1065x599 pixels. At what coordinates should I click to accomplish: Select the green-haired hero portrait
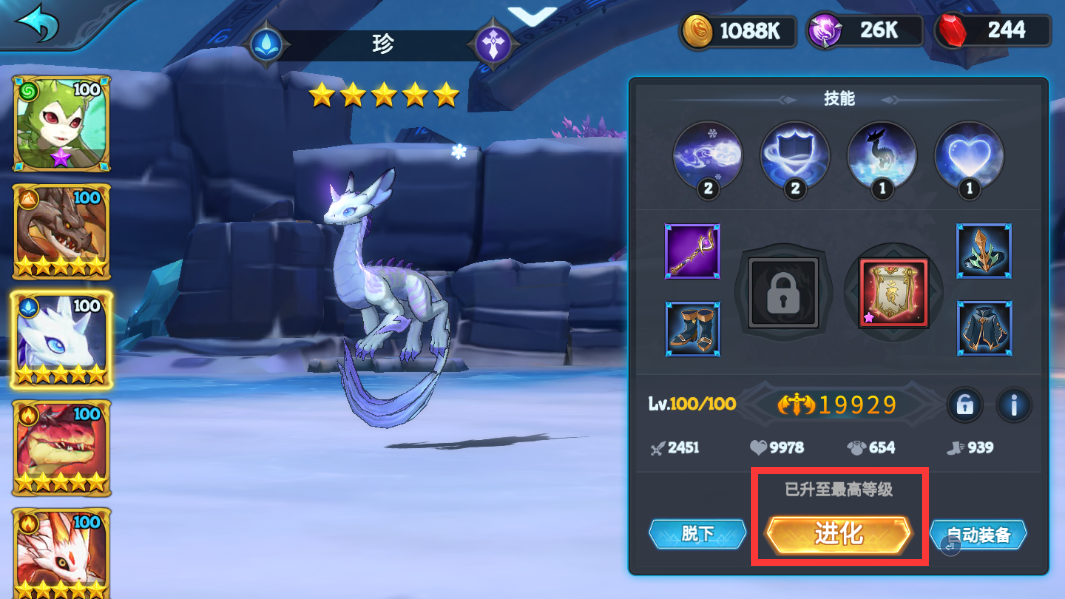[x=62, y=123]
